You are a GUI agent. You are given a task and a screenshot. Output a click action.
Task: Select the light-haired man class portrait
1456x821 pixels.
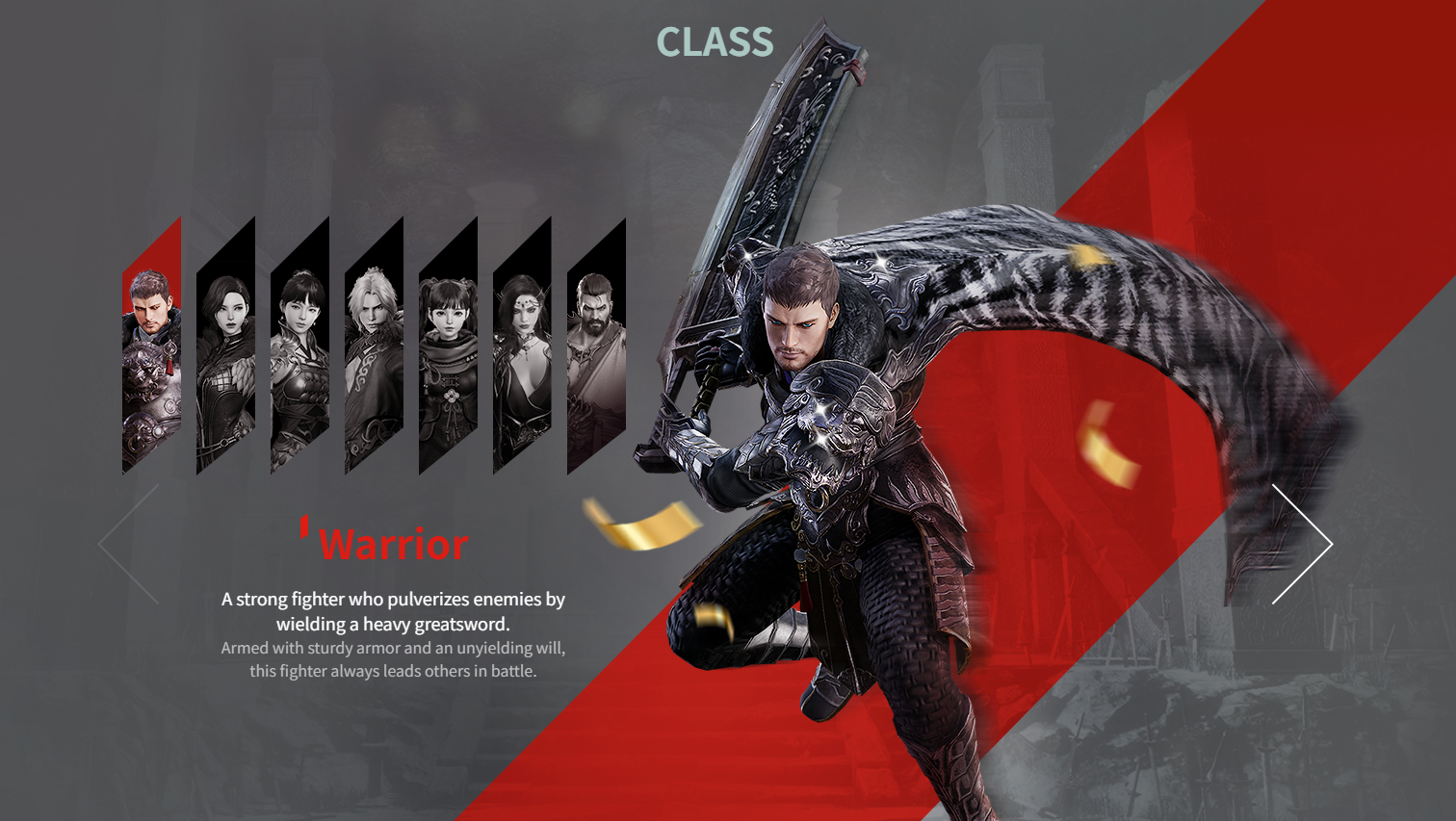pyautogui.click(x=374, y=346)
